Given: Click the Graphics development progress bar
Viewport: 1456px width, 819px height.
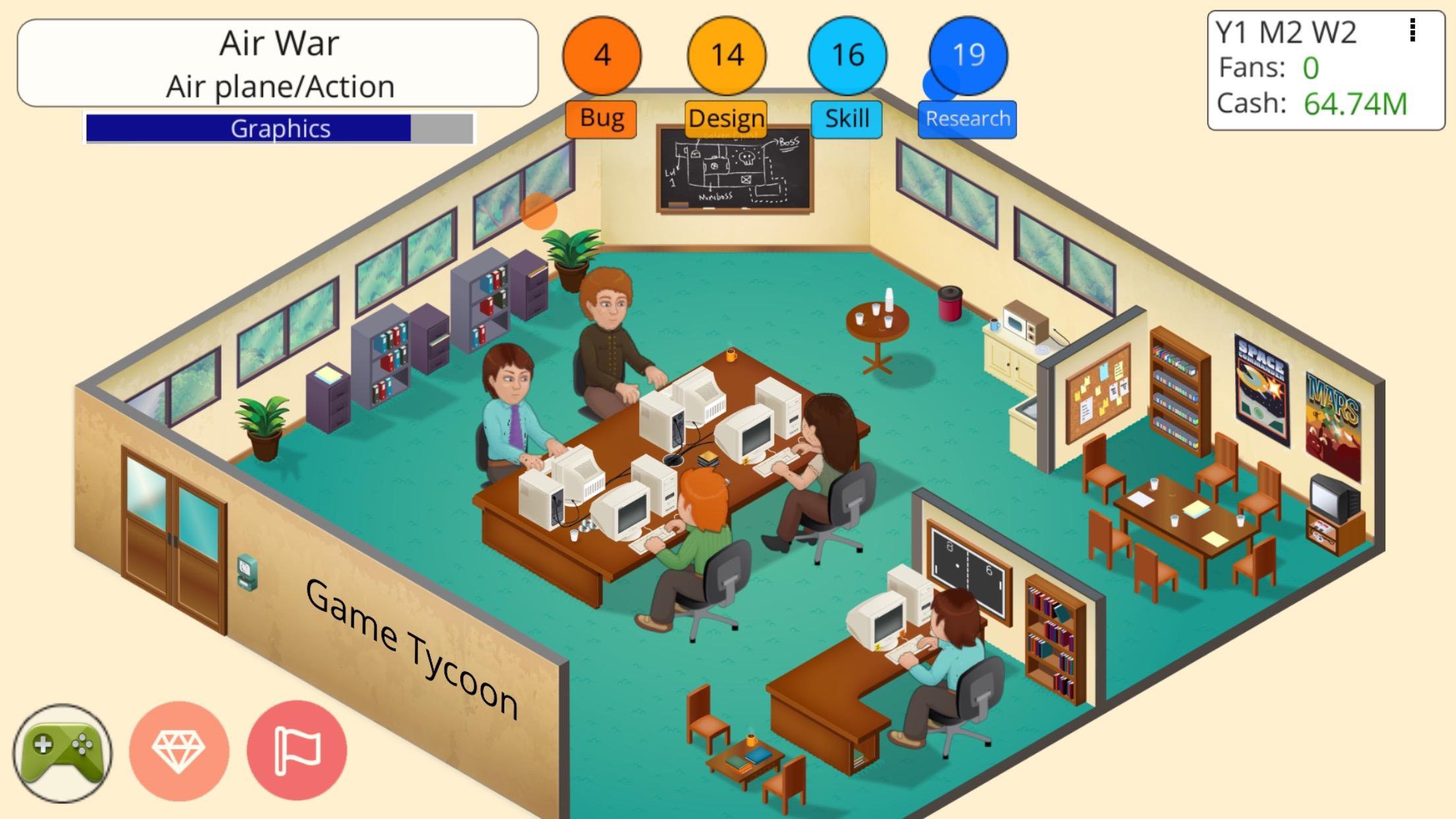Looking at the screenshot, I should (x=280, y=127).
